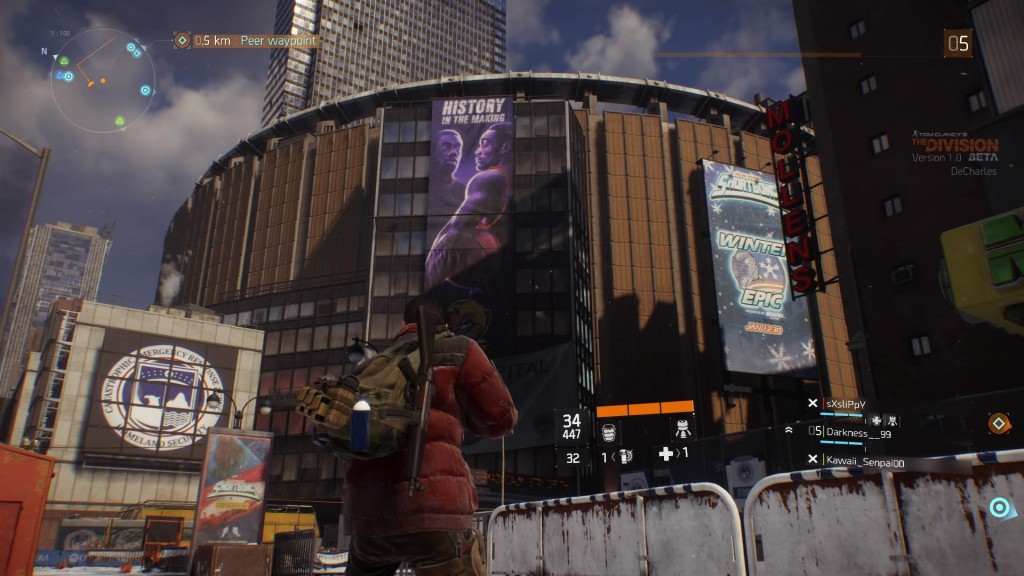Click the orange waypoint diamond icon beside the distance
The width and height of the screenshot is (1024, 576).
[x=182, y=41]
